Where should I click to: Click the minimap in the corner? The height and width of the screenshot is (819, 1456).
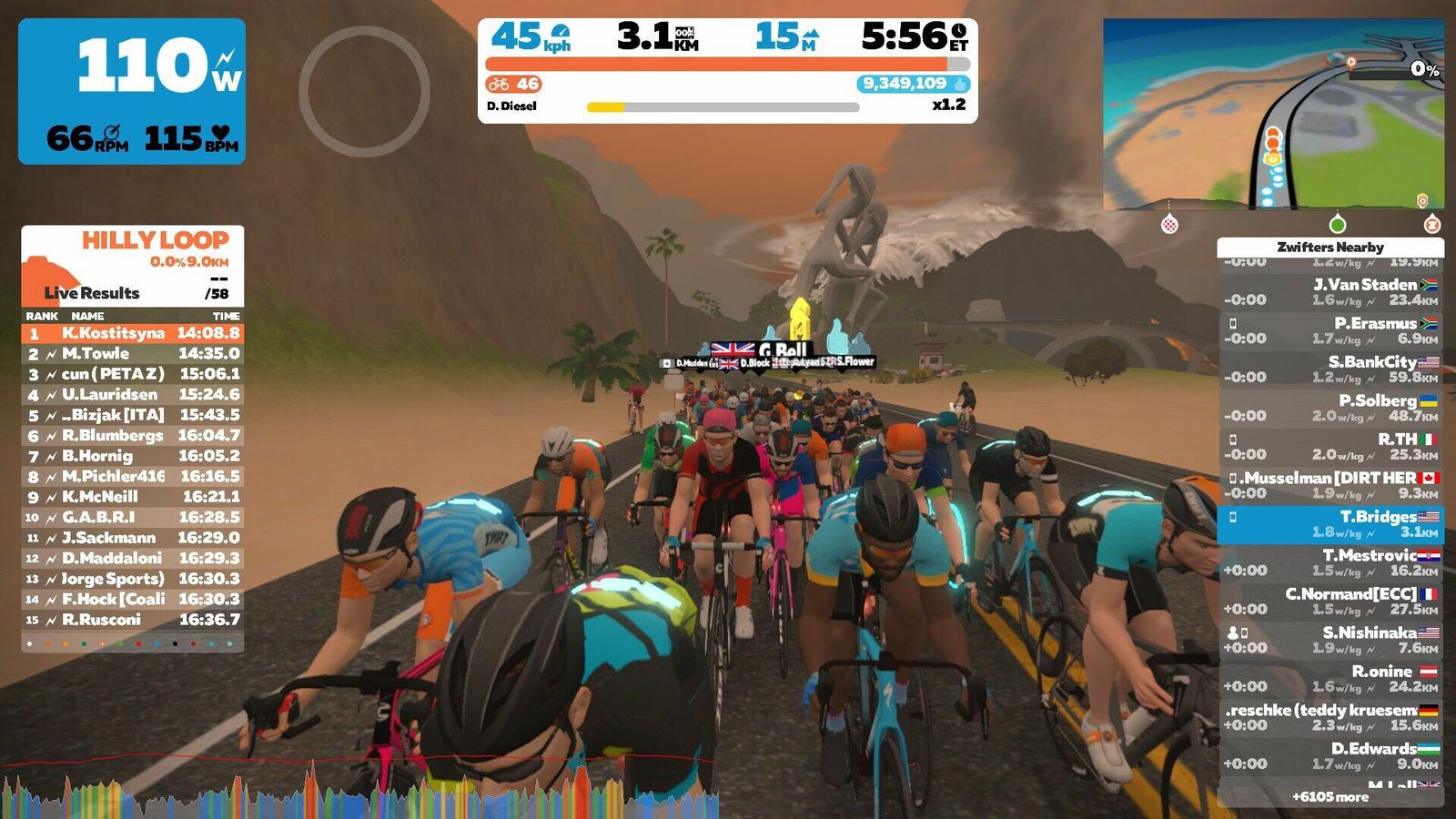tap(1272, 115)
